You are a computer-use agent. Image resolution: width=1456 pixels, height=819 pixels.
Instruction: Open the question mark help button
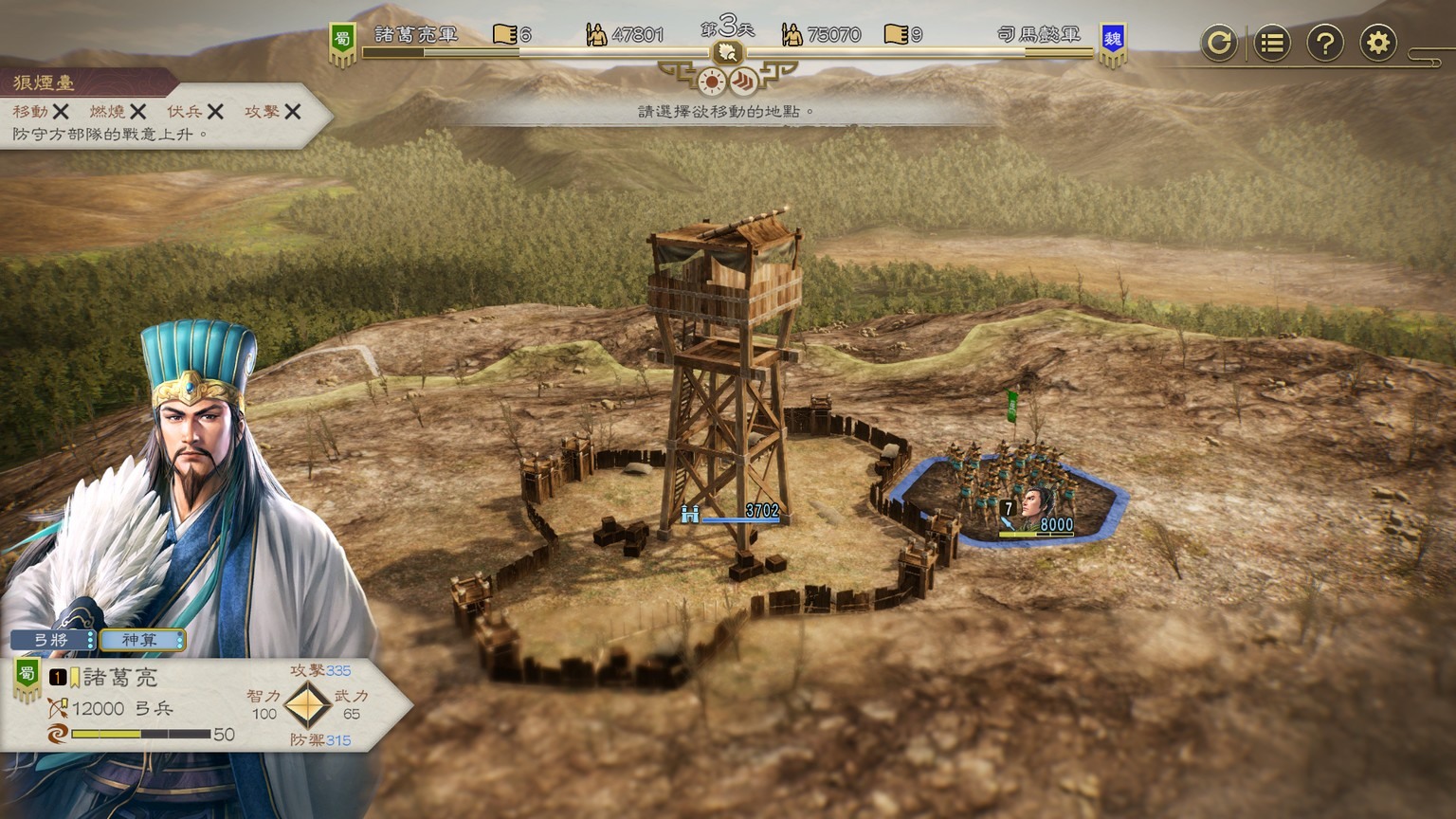[x=1325, y=43]
